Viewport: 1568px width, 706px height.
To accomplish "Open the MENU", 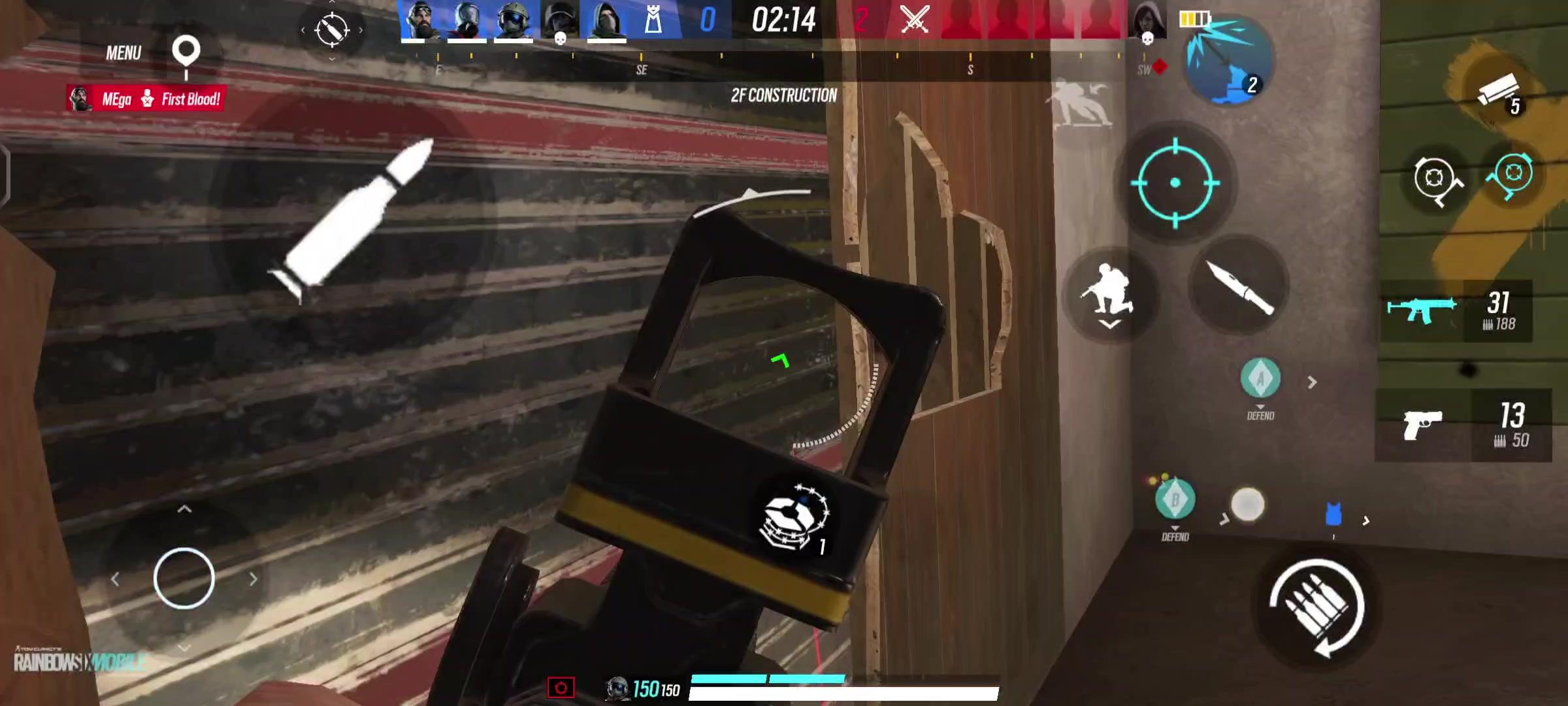I will click(123, 52).
